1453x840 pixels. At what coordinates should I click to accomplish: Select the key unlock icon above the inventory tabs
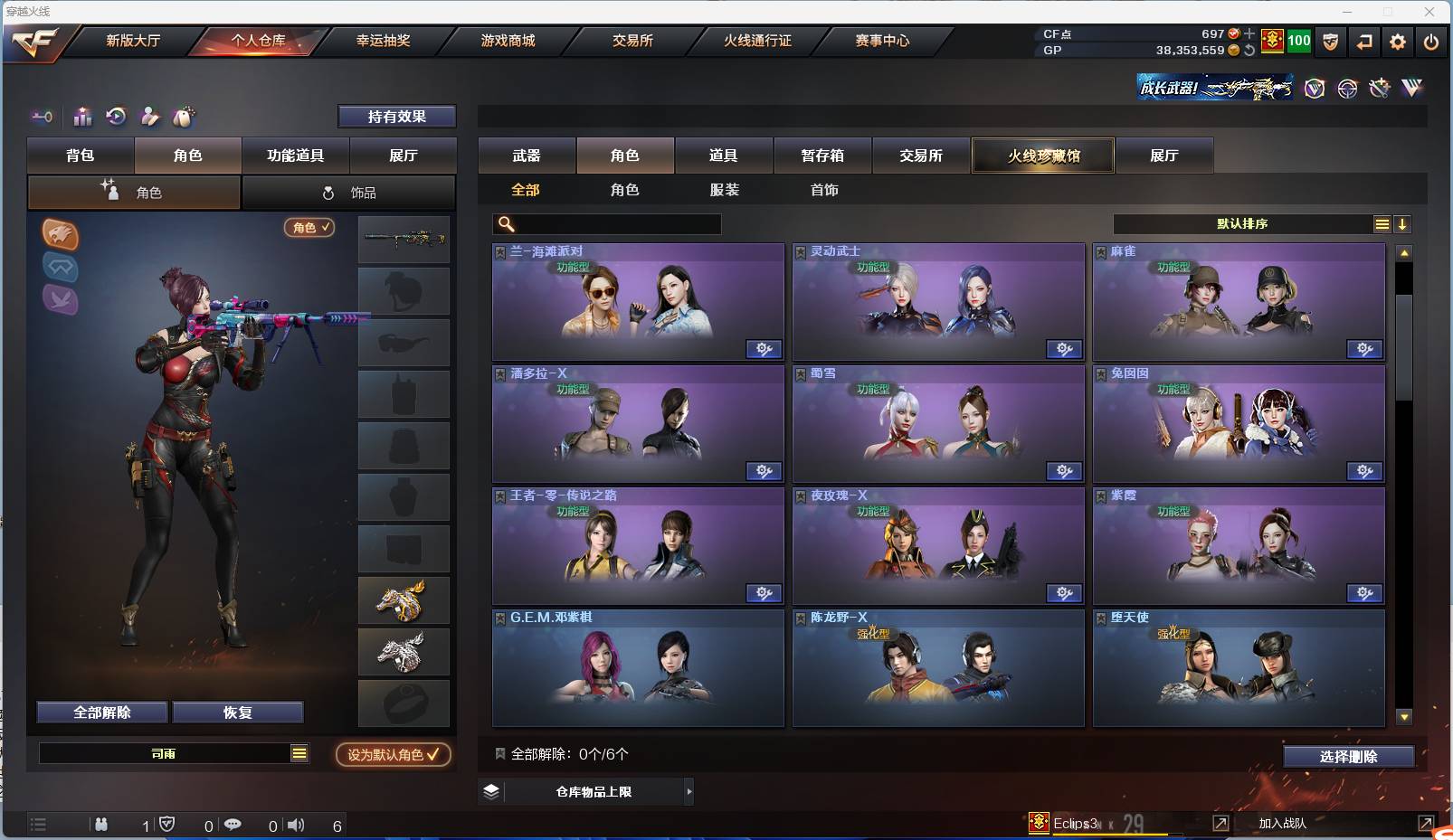point(42,117)
